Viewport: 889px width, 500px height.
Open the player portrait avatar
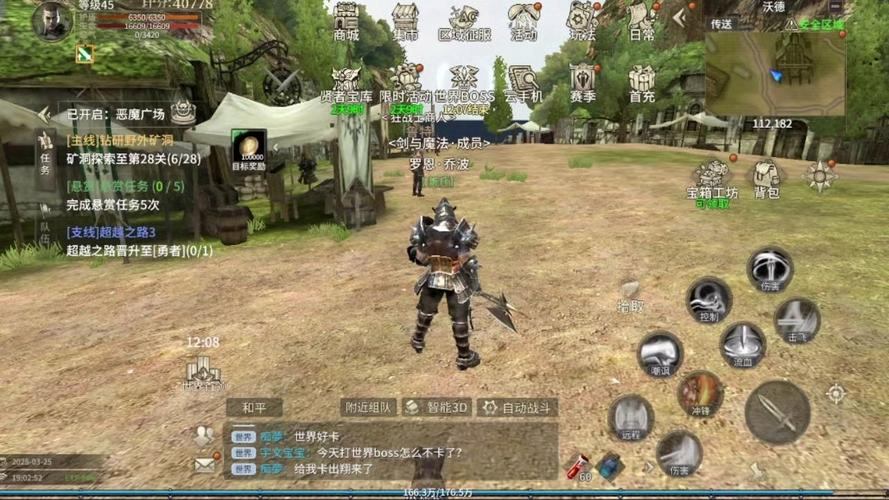[x=50, y=20]
